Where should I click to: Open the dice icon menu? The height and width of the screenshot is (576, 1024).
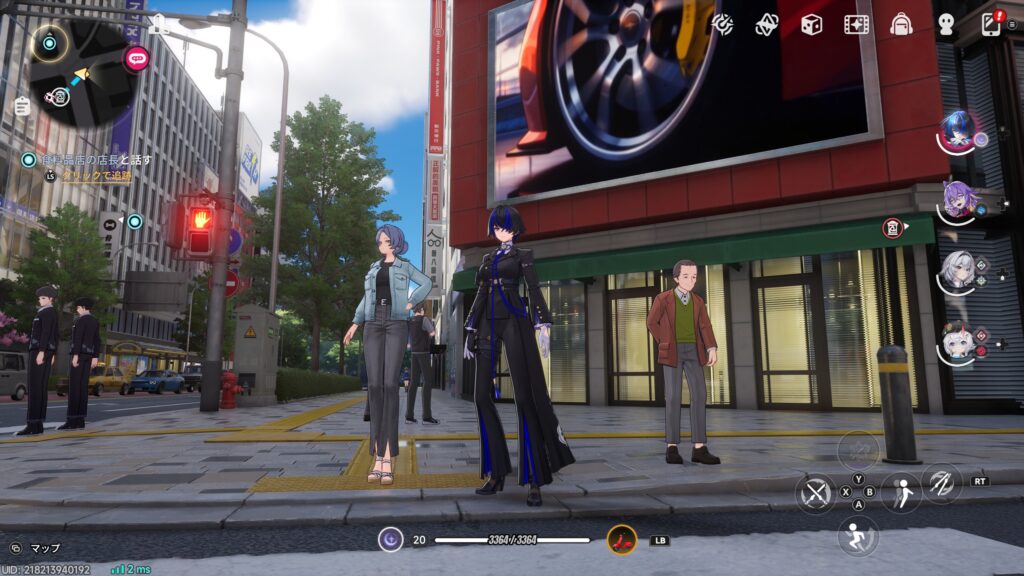coord(811,25)
